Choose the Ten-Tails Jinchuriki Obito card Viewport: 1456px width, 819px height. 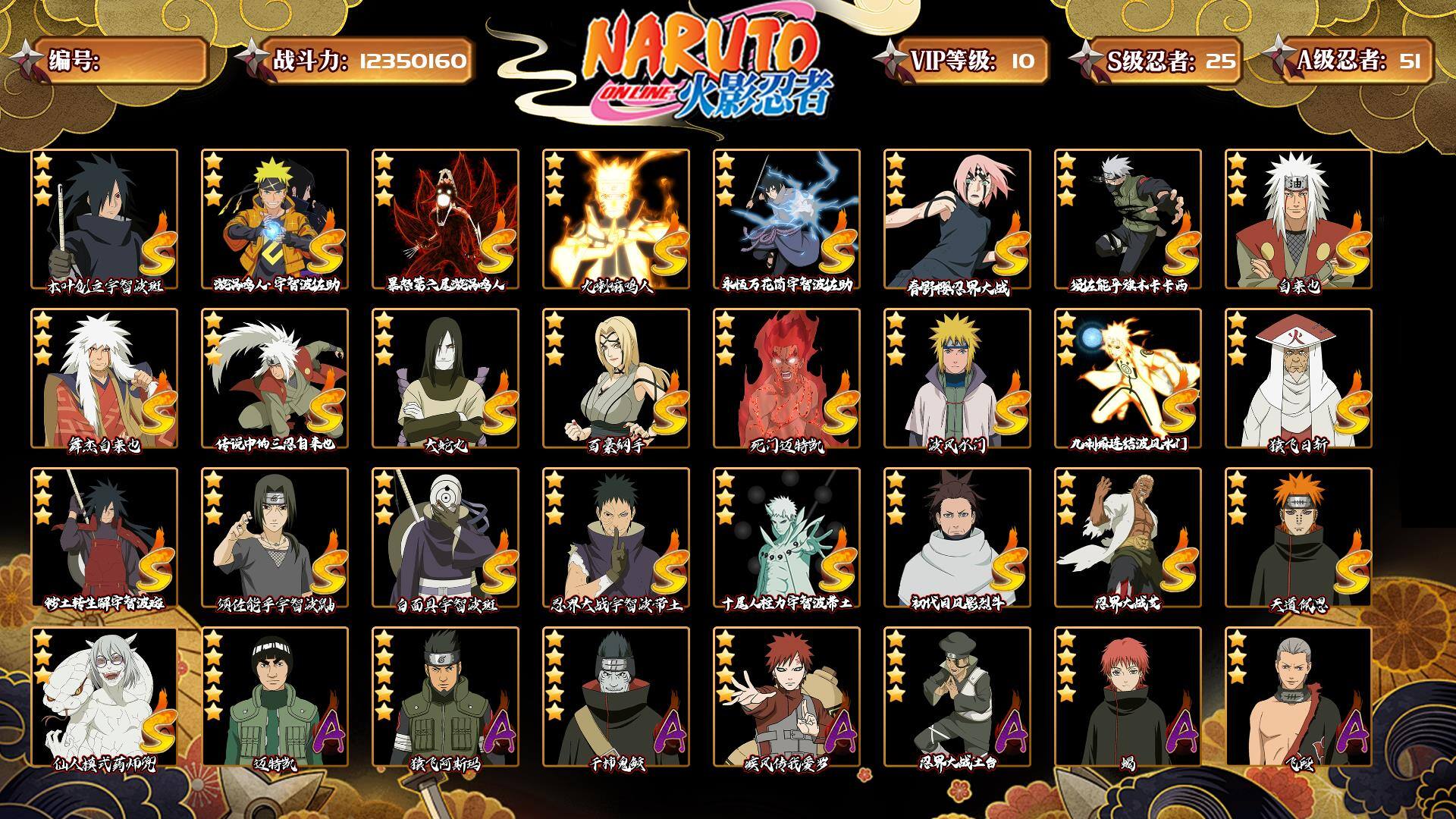point(786,538)
